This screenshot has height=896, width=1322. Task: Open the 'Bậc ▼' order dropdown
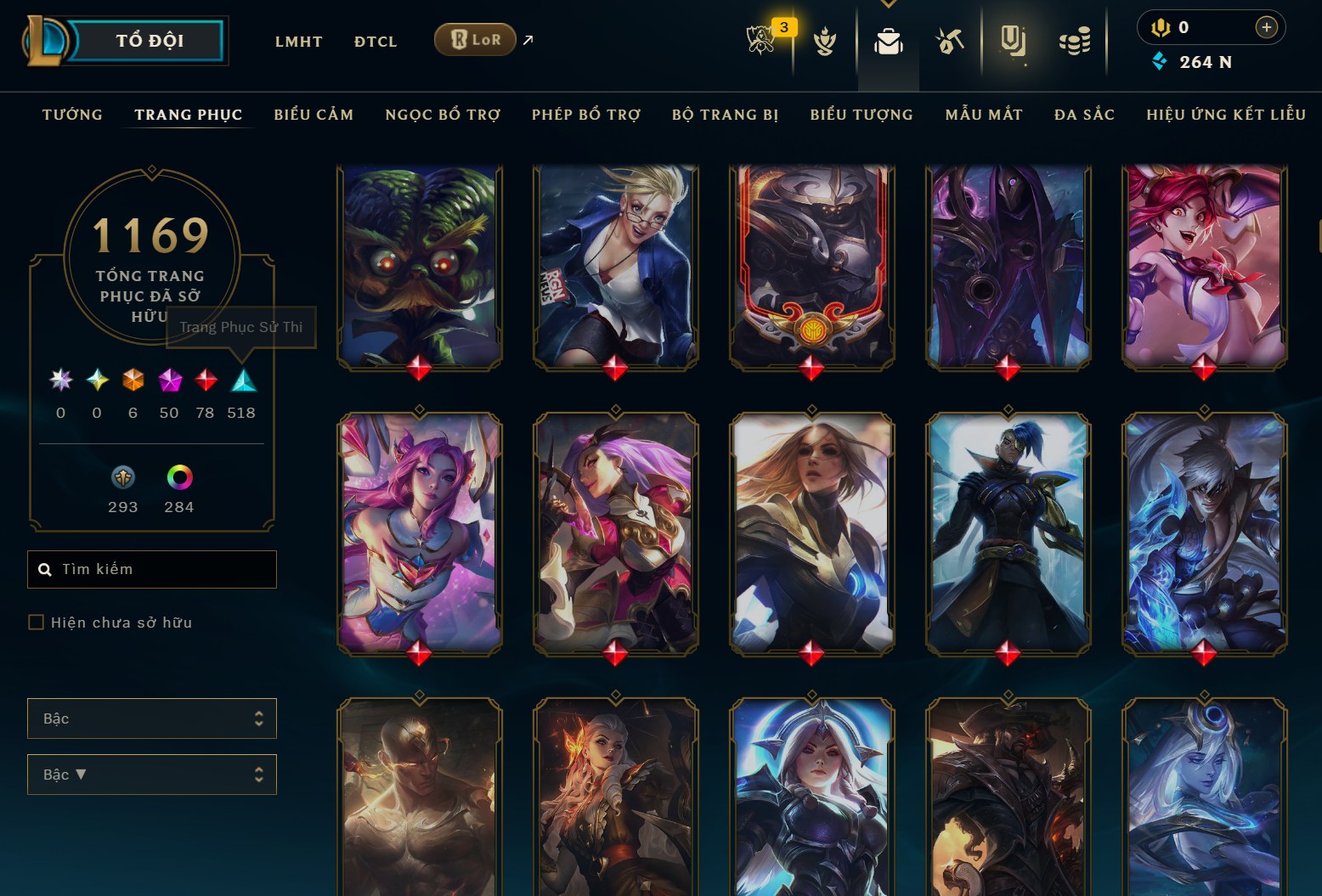[151, 774]
